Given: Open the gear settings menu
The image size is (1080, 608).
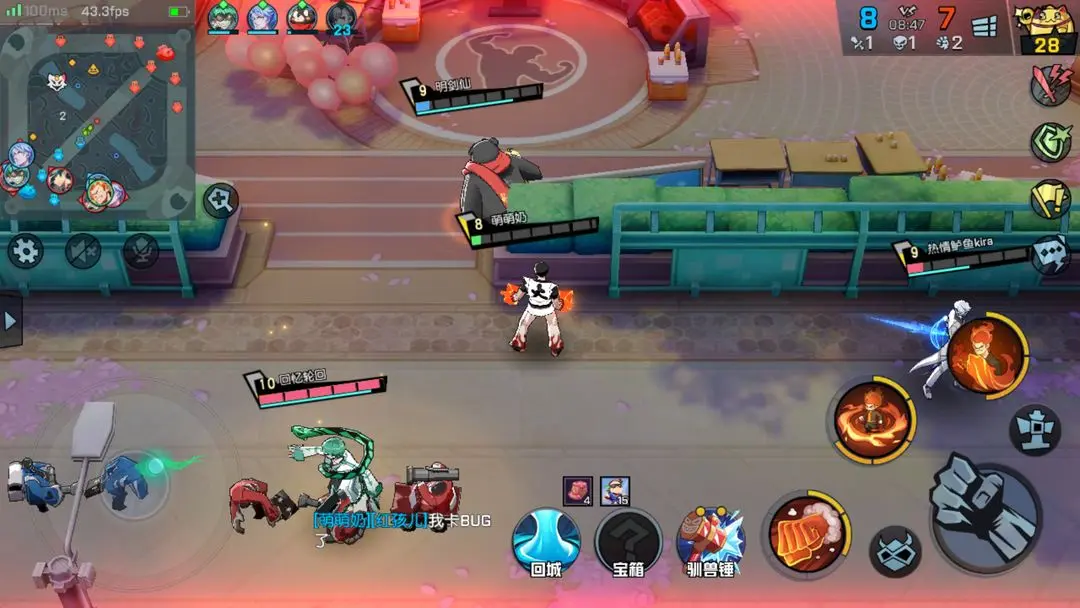Looking at the screenshot, I should (x=25, y=250).
